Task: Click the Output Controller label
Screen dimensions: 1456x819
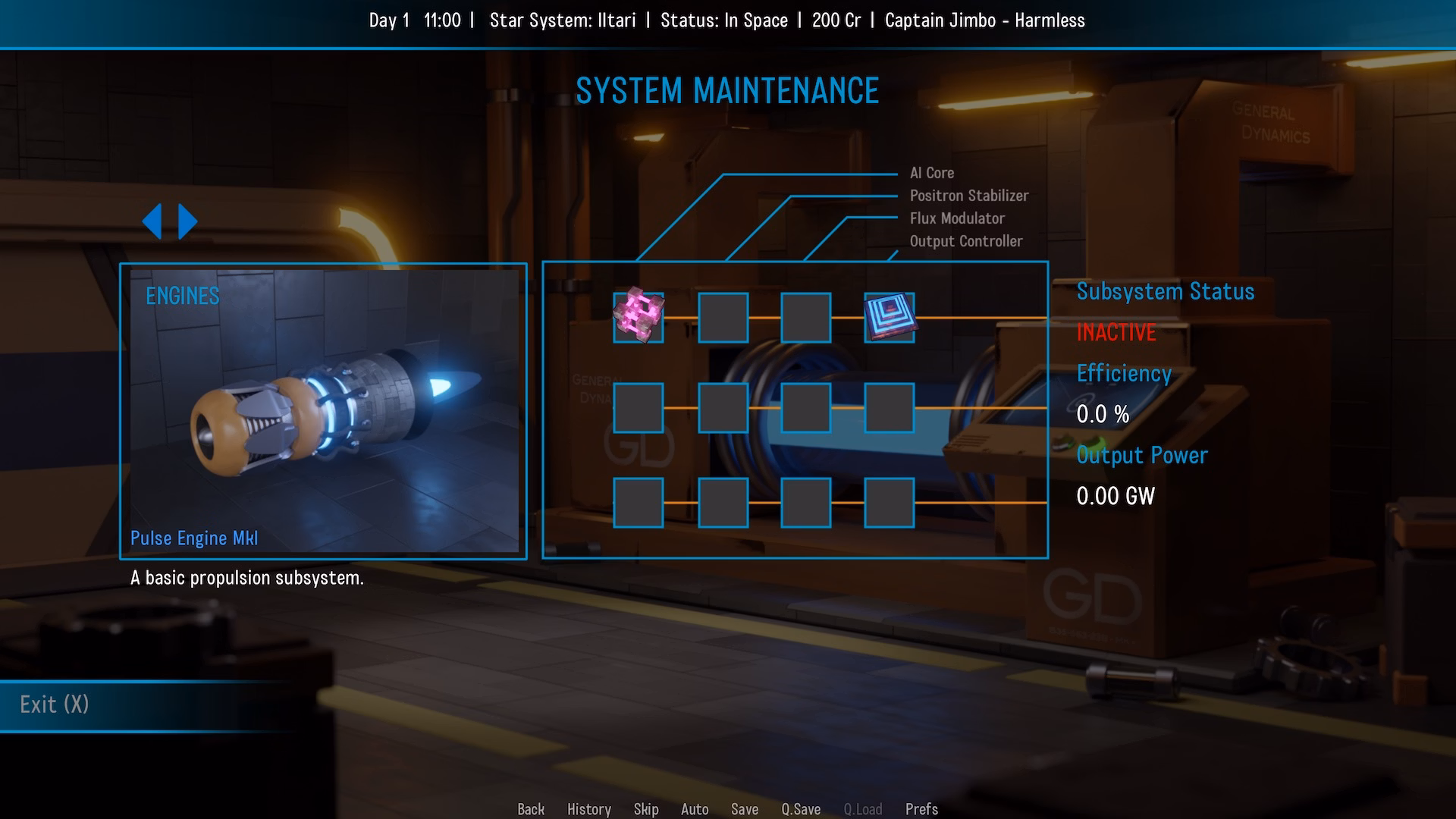Action: 966,241
